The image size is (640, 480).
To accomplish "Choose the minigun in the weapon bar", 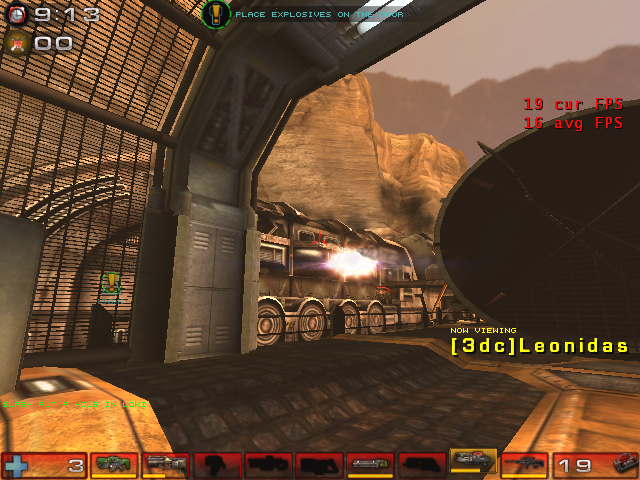I will click(x=370, y=464).
